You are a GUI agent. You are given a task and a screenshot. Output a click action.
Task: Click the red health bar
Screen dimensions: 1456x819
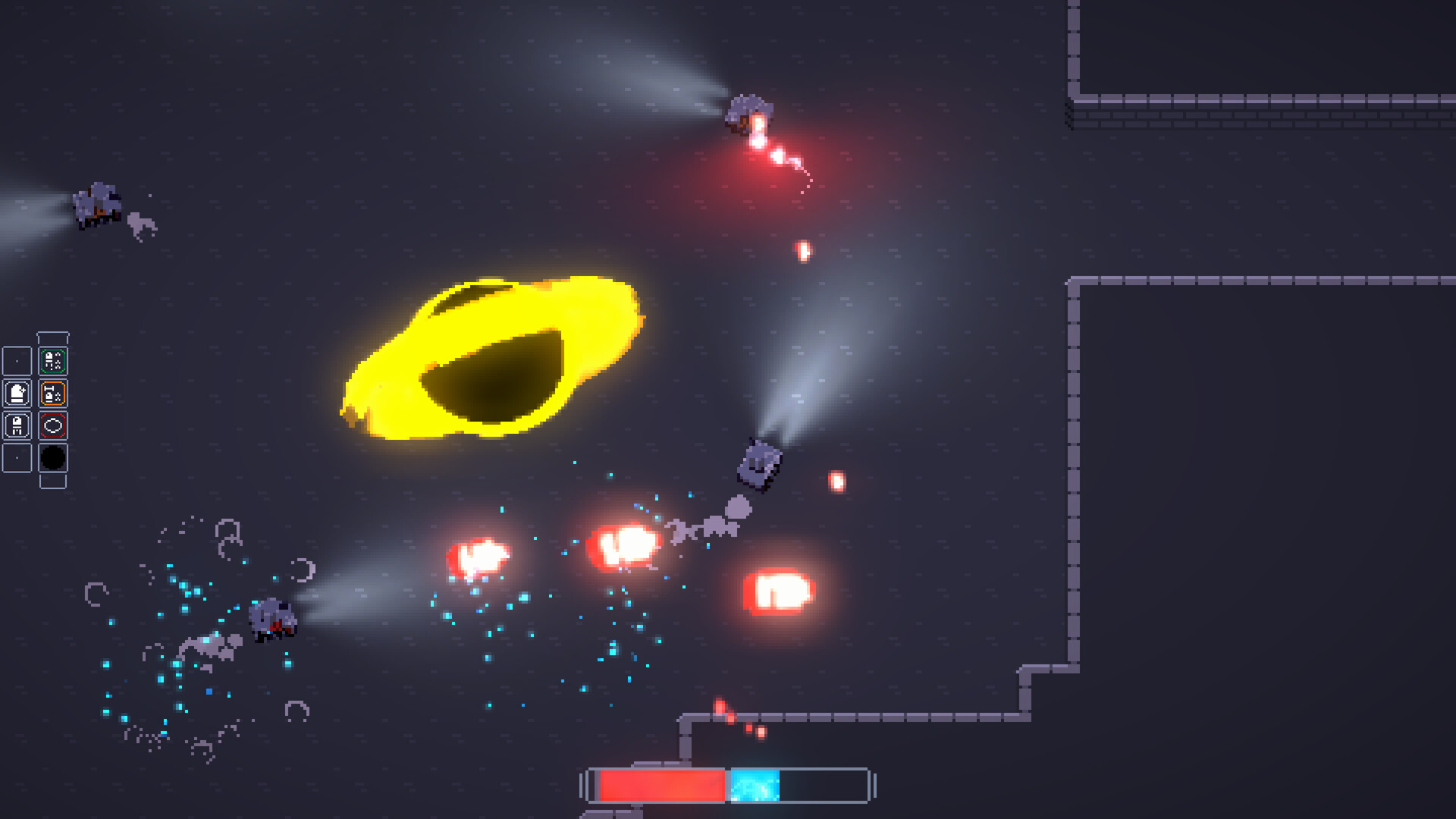(664, 786)
